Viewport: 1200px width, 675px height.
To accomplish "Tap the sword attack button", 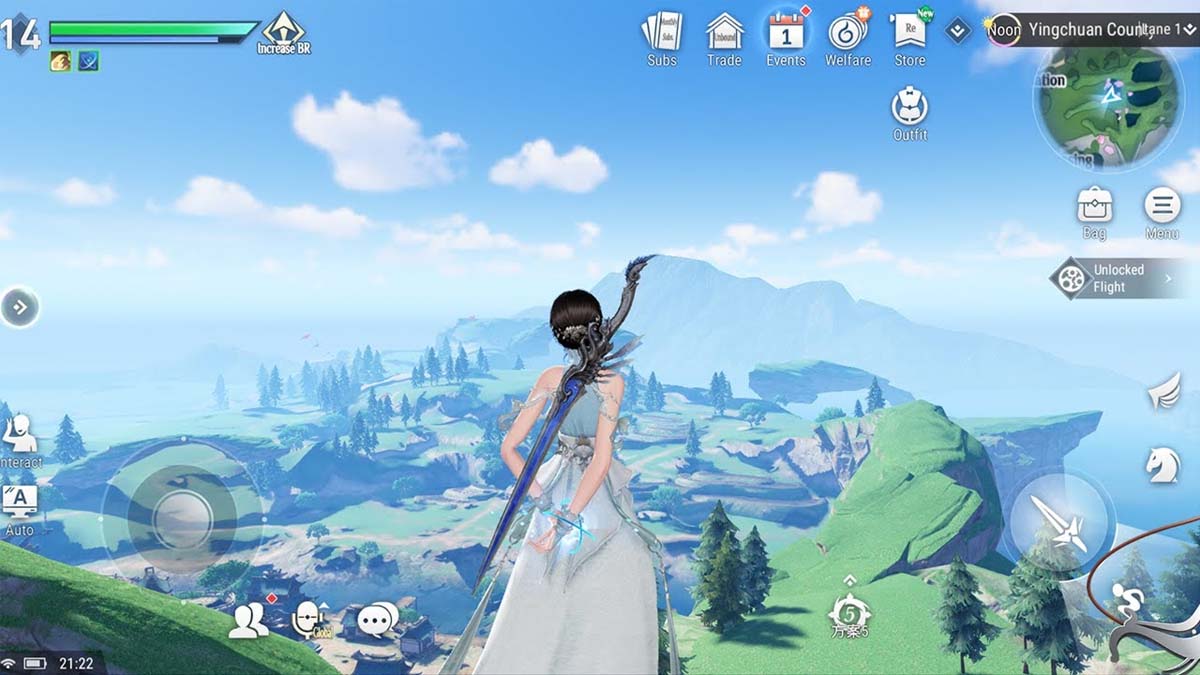I will (x=1060, y=521).
